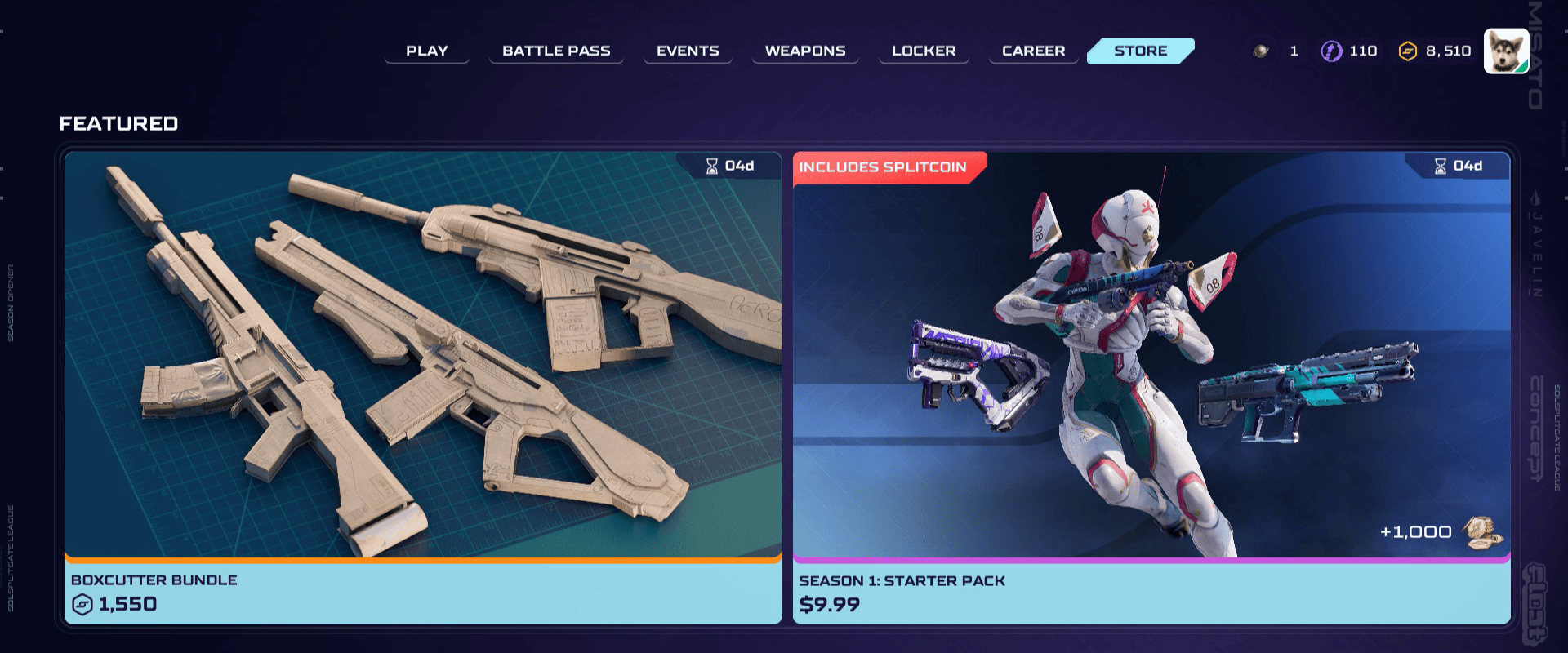Open the LOCKER menu item
This screenshot has height=653, width=1568.
tap(923, 50)
